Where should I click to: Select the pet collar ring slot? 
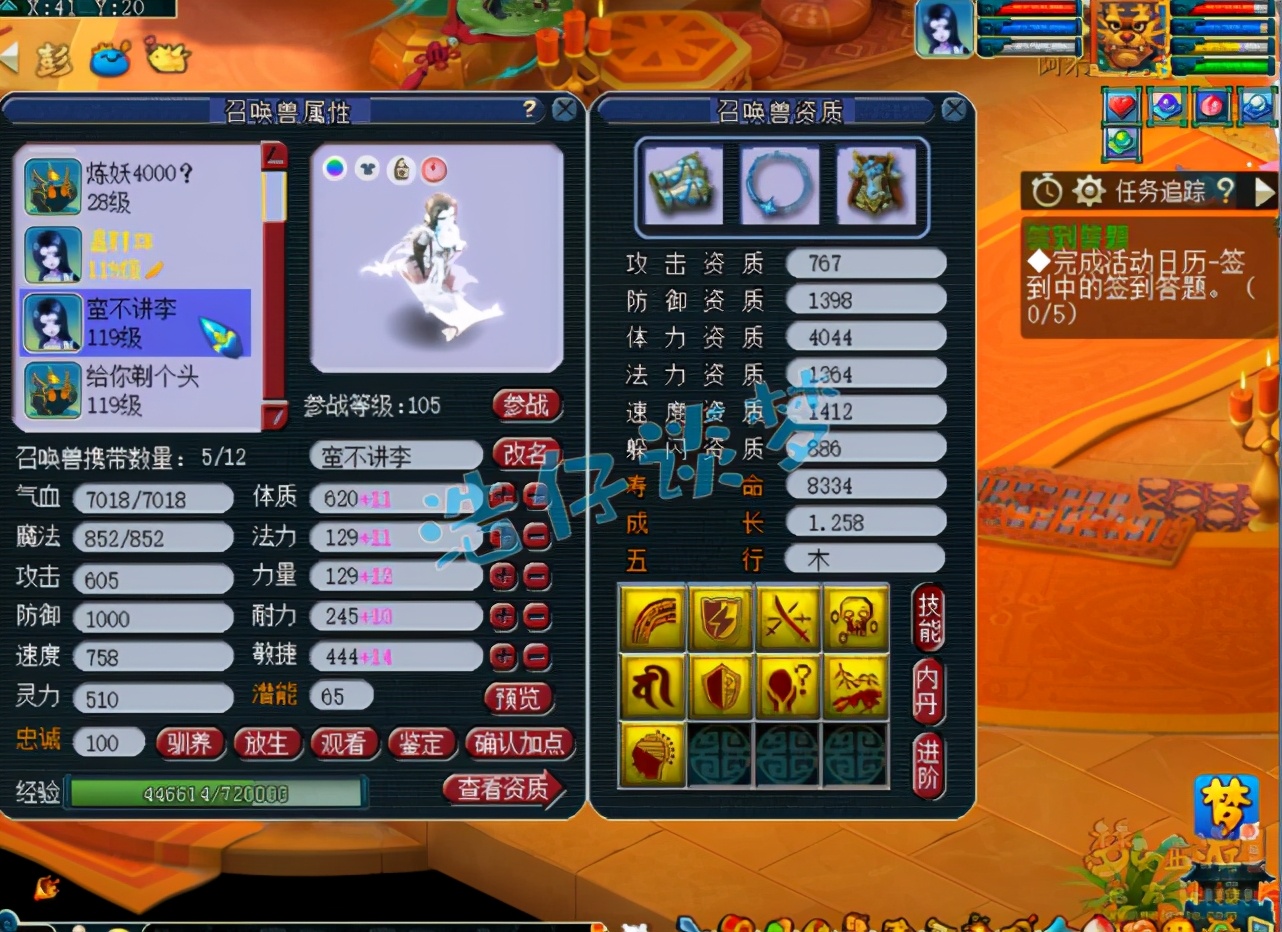[x=778, y=185]
